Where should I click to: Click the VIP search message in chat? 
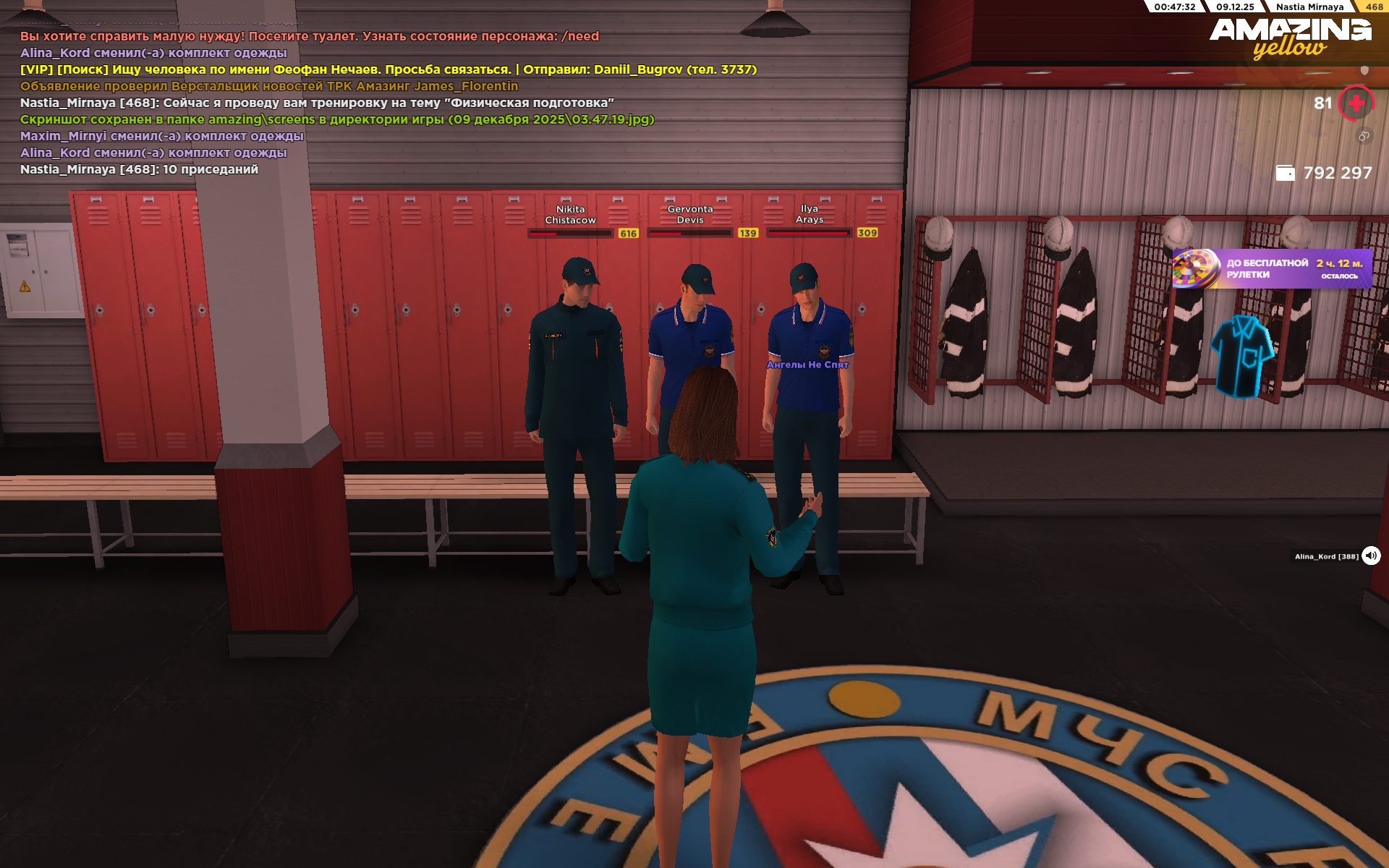click(x=388, y=69)
